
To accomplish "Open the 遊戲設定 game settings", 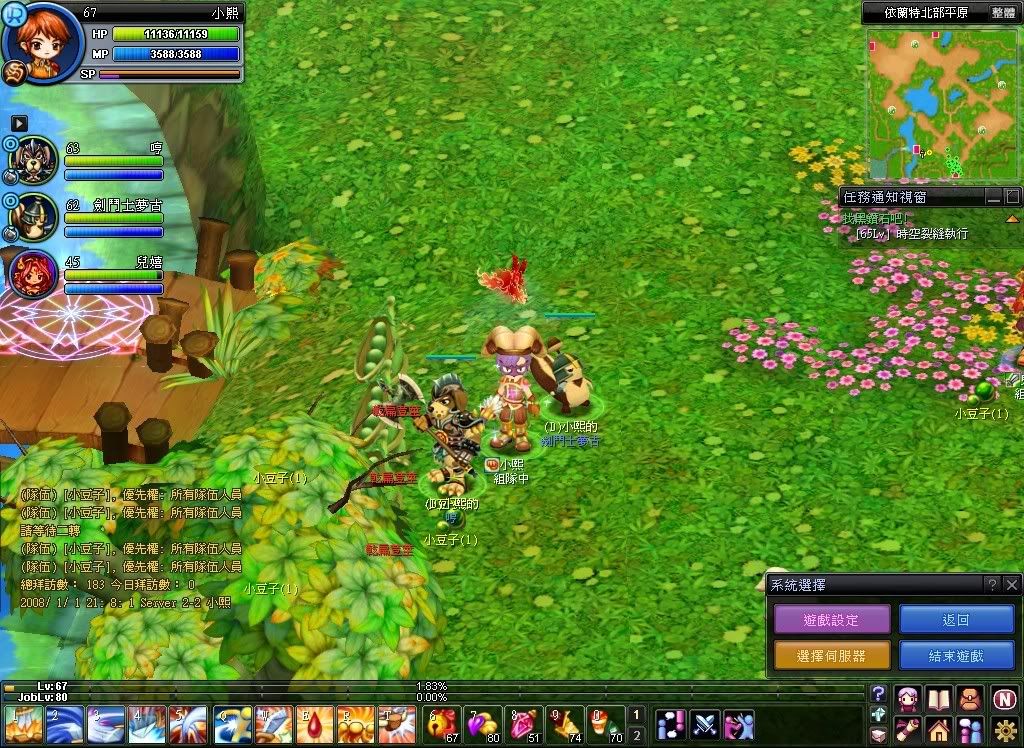I will (x=831, y=620).
